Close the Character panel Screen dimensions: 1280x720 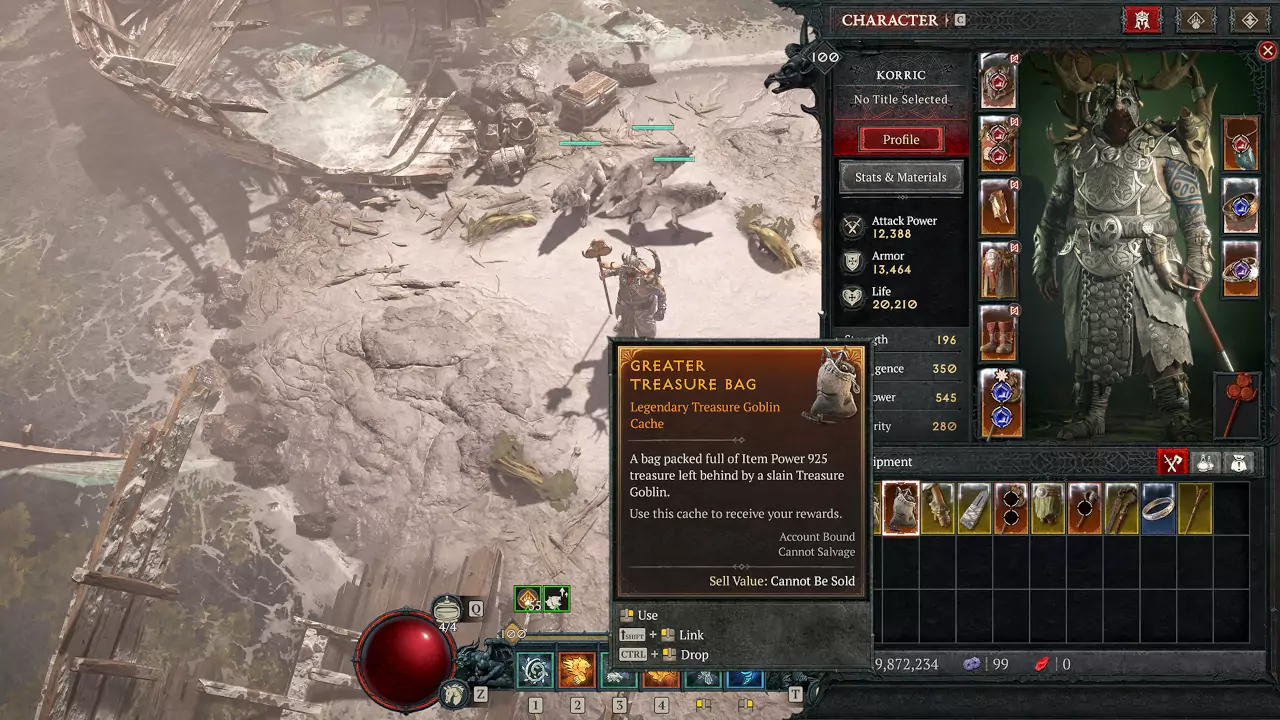[1268, 51]
